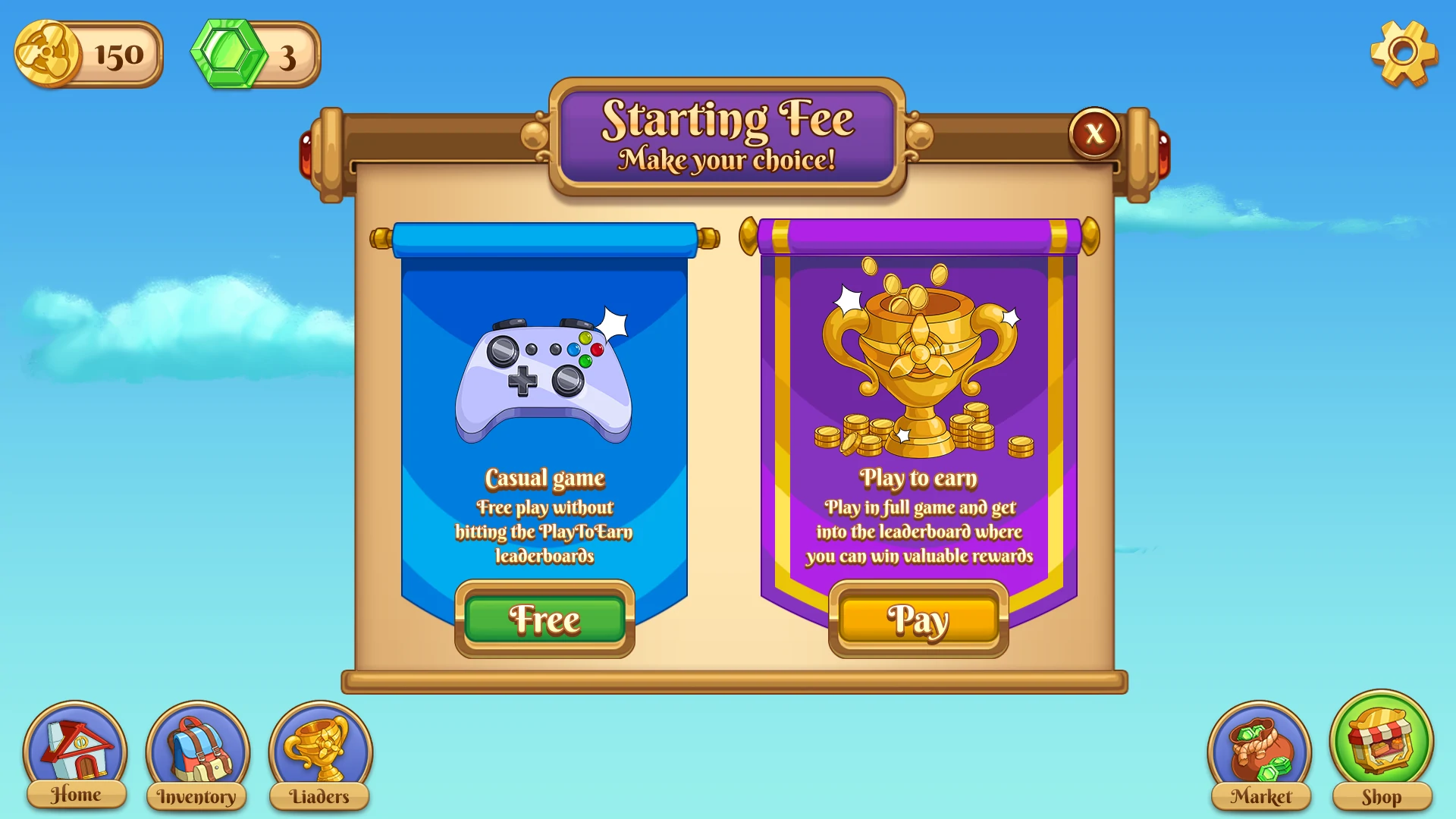The width and height of the screenshot is (1456, 819).
Task: Open the gear settings menu
Action: click(1403, 53)
